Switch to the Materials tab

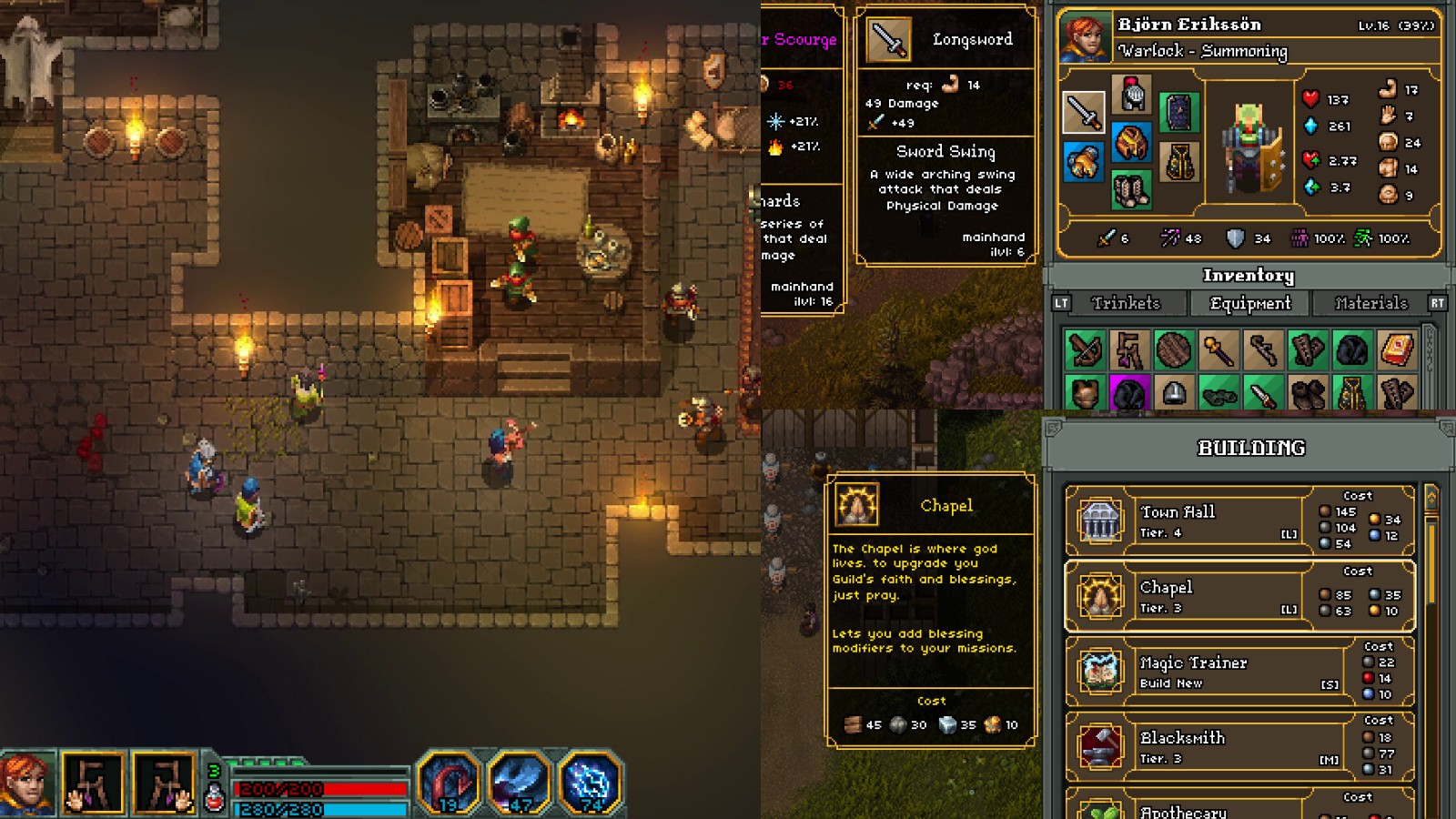click(x=1370, y=303)
